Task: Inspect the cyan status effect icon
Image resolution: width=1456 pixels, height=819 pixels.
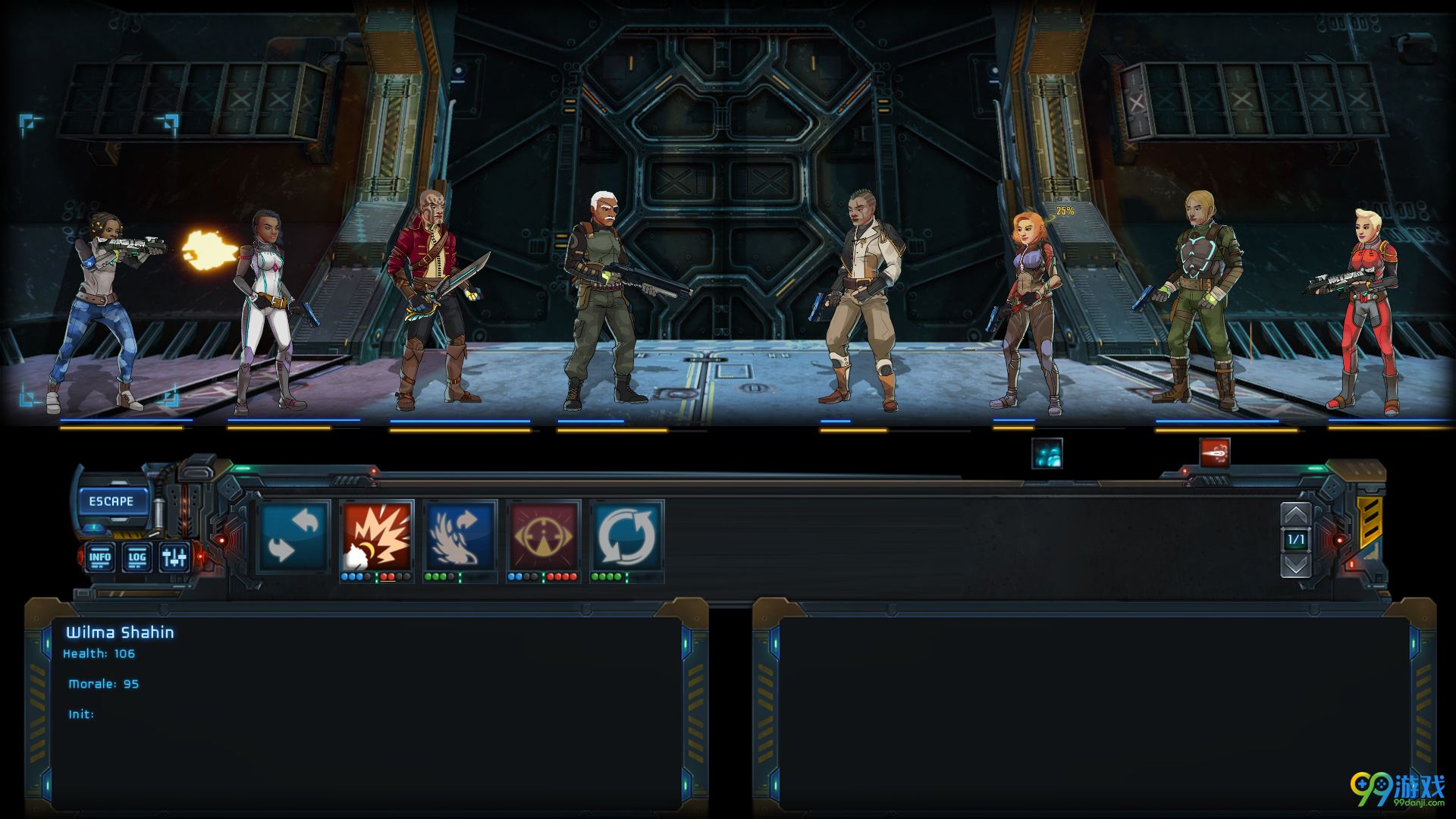Action: [1046, 453]
